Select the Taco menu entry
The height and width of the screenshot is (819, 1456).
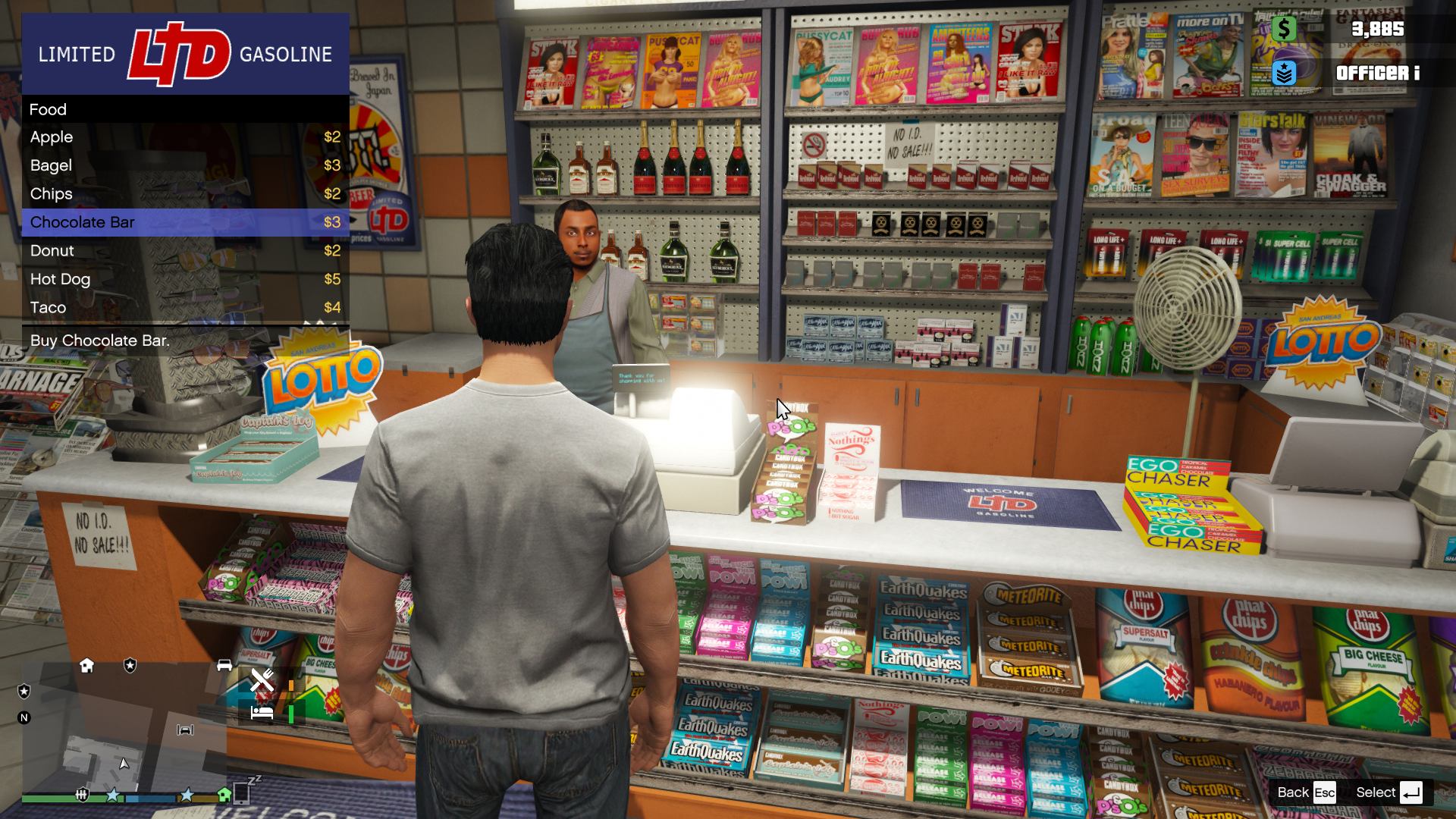click(185, 308)
